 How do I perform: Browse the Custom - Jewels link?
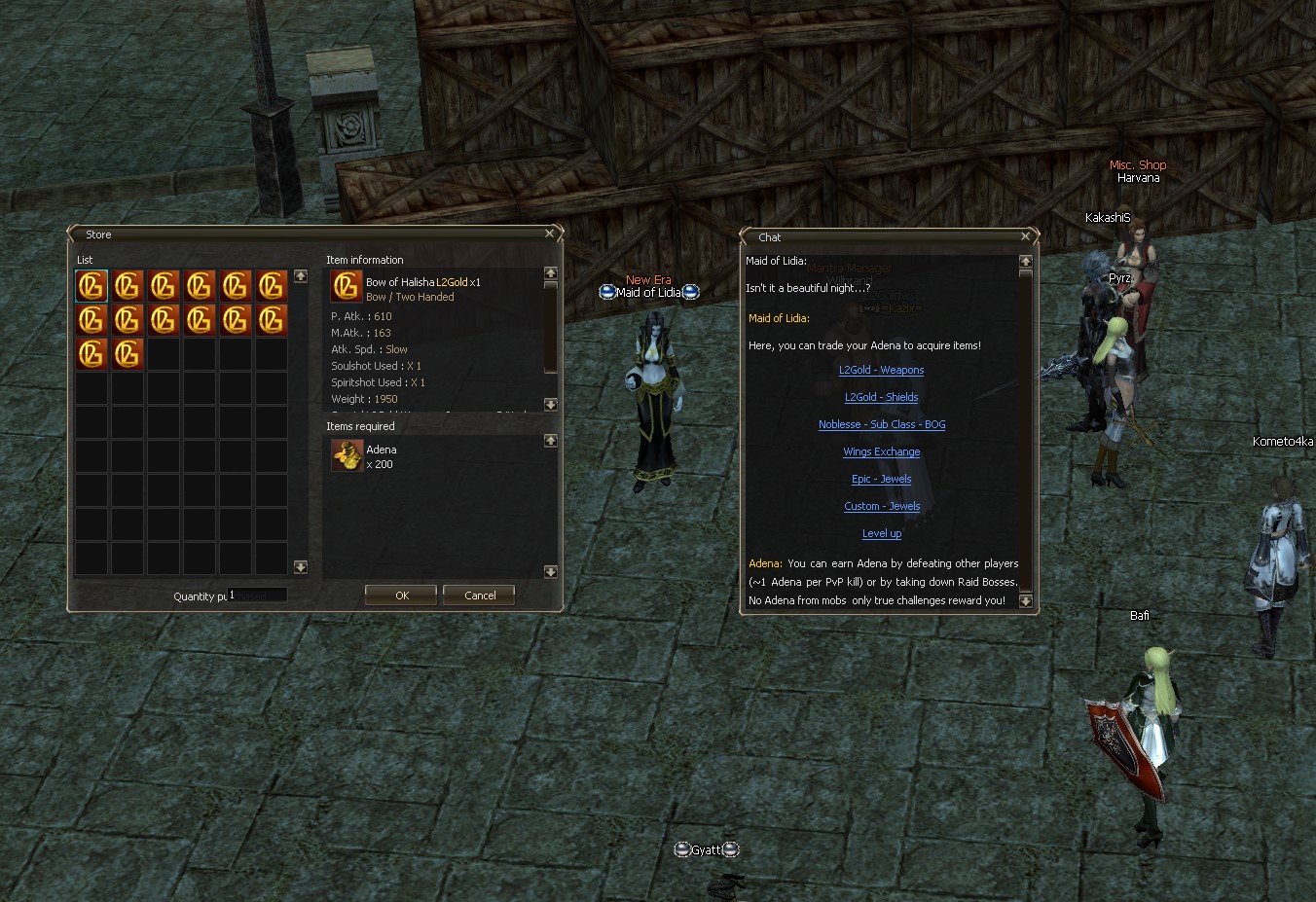[x=882, y=506]
